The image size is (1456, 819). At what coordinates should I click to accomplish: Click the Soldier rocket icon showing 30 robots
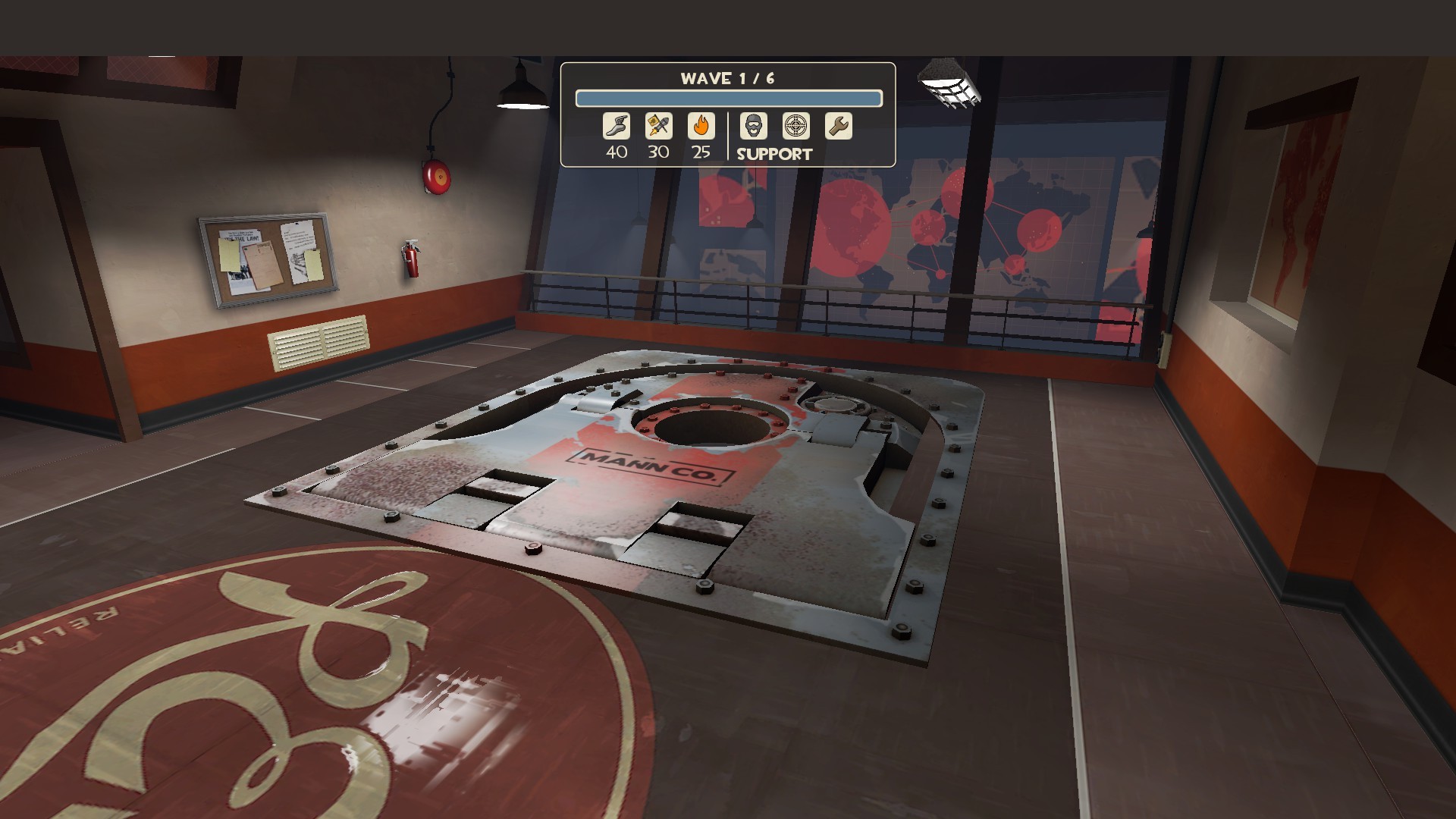pos(658,126)
